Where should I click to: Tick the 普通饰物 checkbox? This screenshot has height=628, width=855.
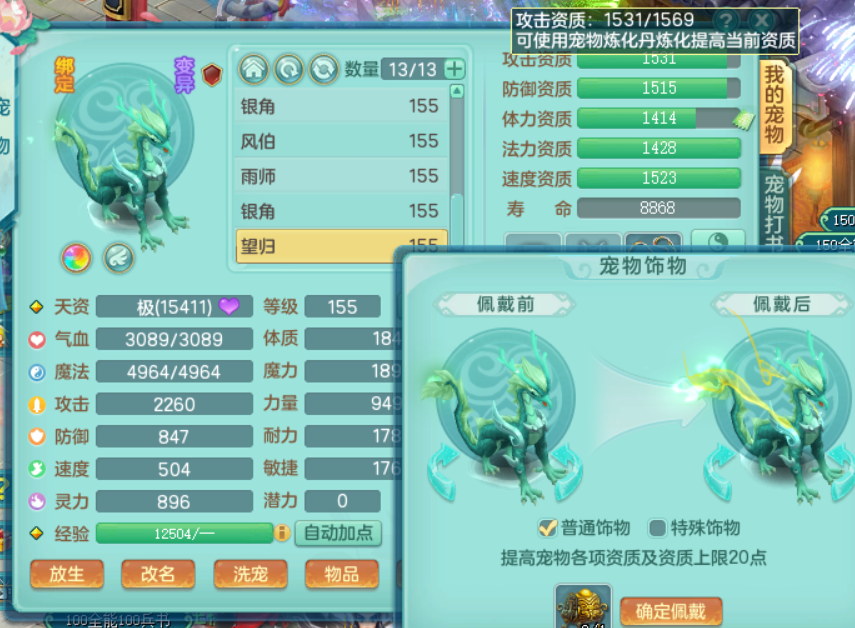(547, 528)
